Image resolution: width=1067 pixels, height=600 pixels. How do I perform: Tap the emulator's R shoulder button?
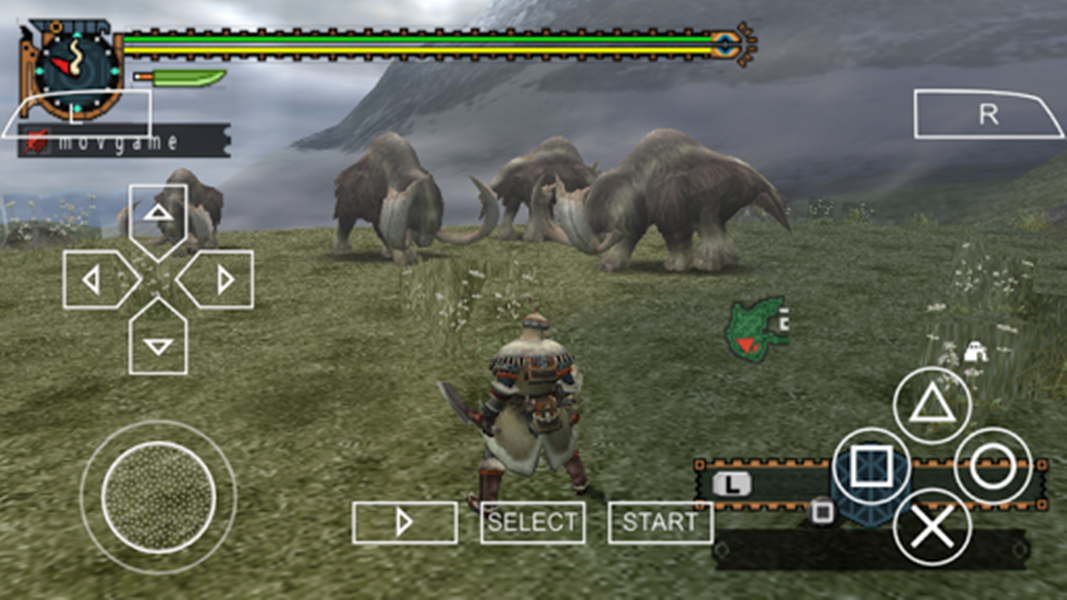point(987,114)
